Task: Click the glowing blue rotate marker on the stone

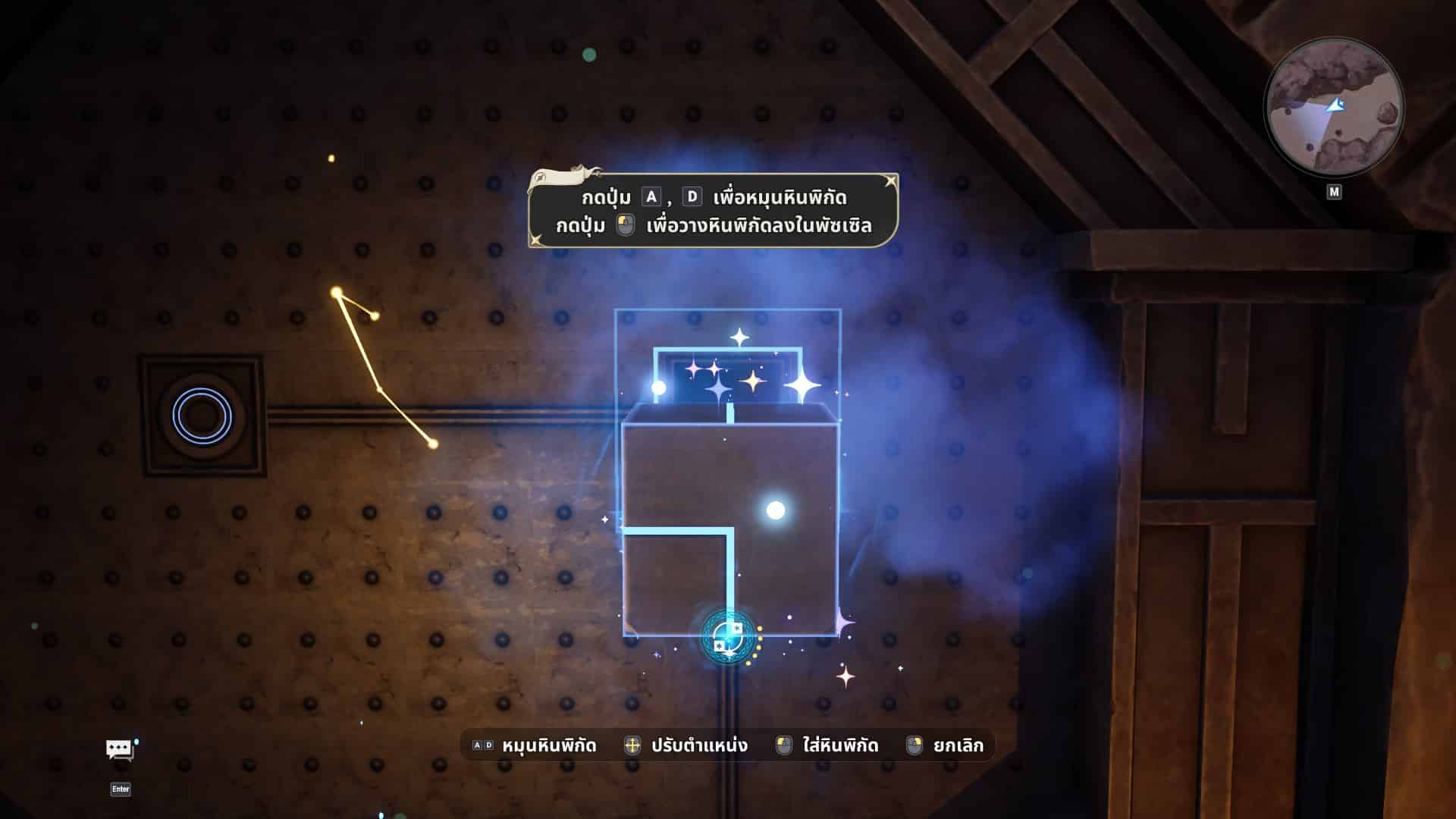Action: [729, 638]
